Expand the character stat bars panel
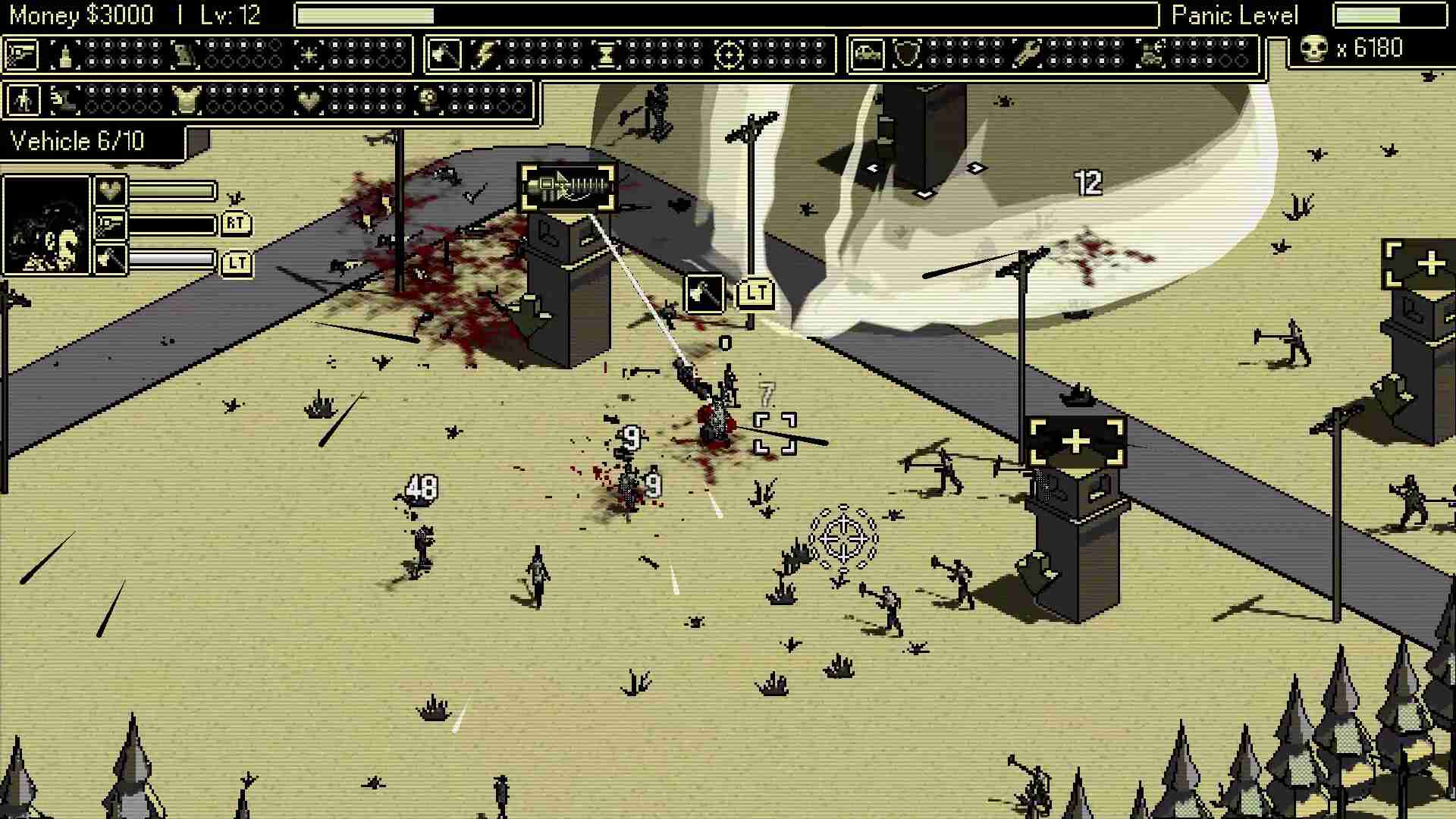Screen dimensions: 1456x819 click(x=159, y=227)
